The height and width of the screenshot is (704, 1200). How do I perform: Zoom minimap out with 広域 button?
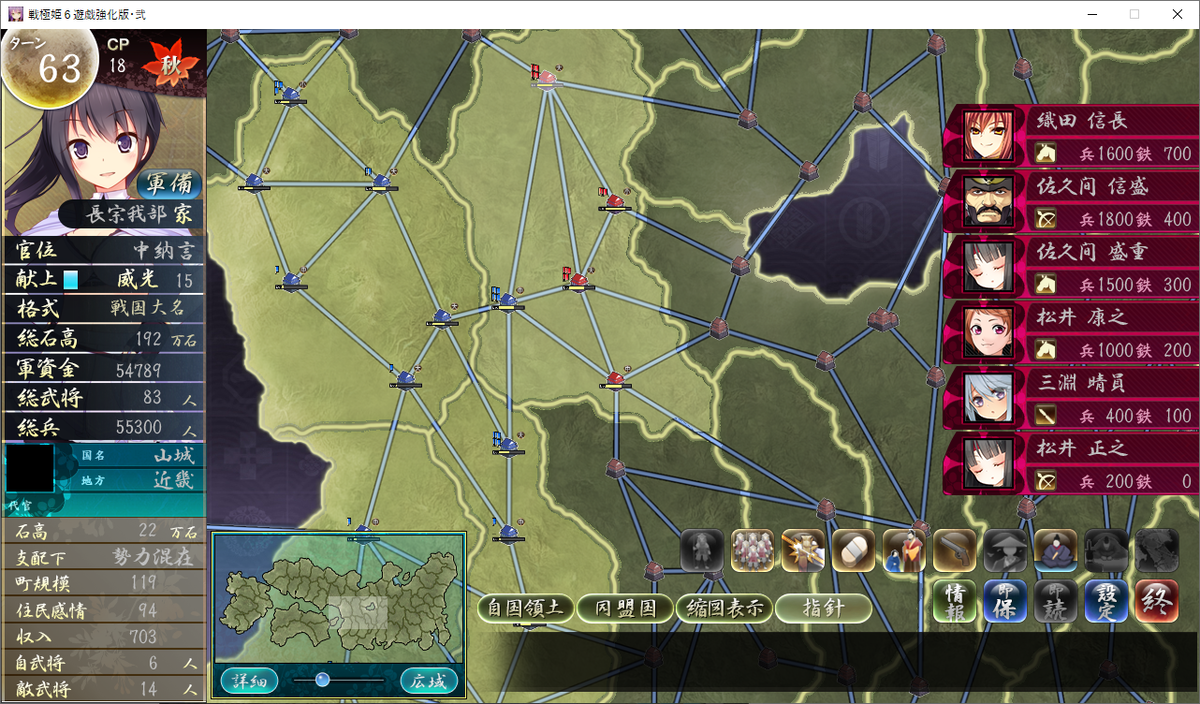pos(429,682)
